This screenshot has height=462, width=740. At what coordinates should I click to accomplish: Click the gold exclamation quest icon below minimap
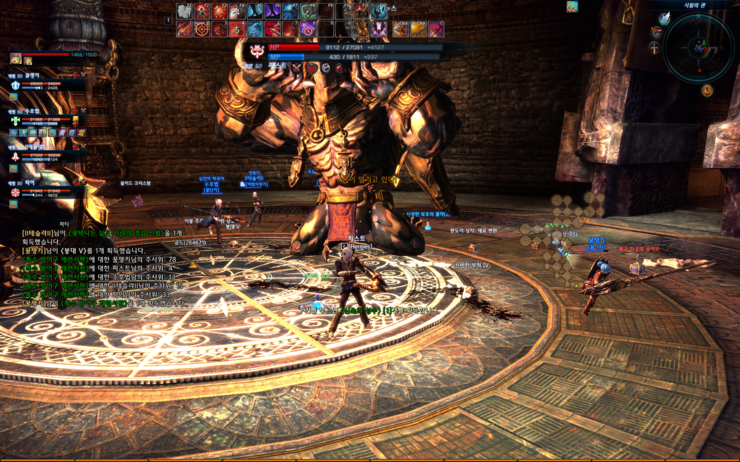(x=706, y=90)
